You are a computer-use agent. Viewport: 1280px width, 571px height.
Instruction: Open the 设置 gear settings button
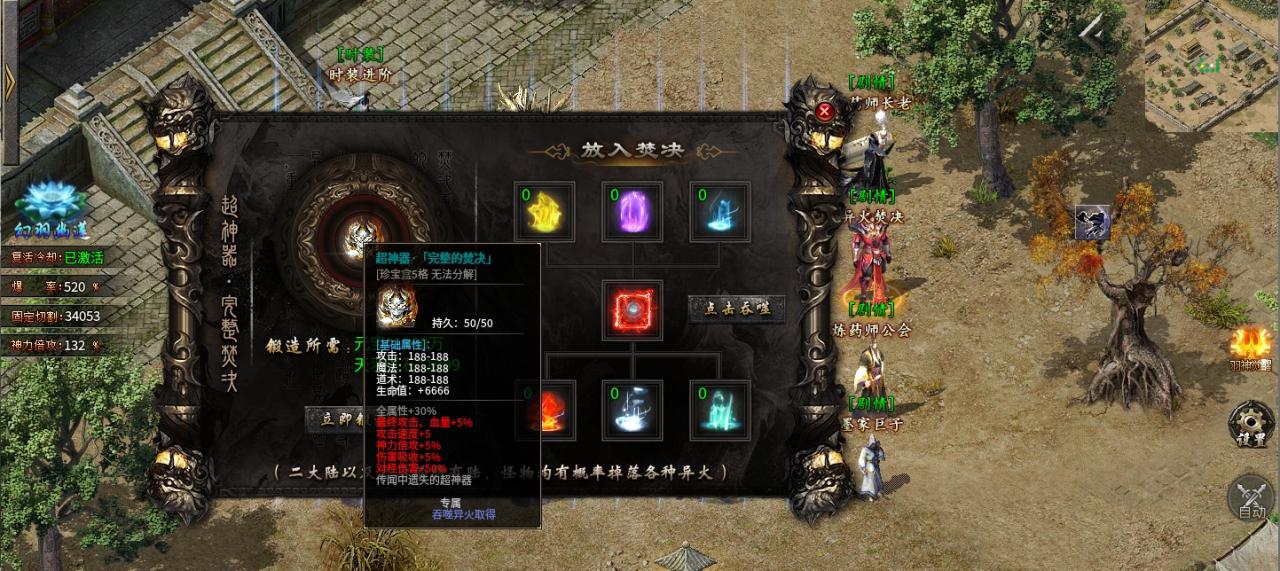click(x=1250, y=424)
